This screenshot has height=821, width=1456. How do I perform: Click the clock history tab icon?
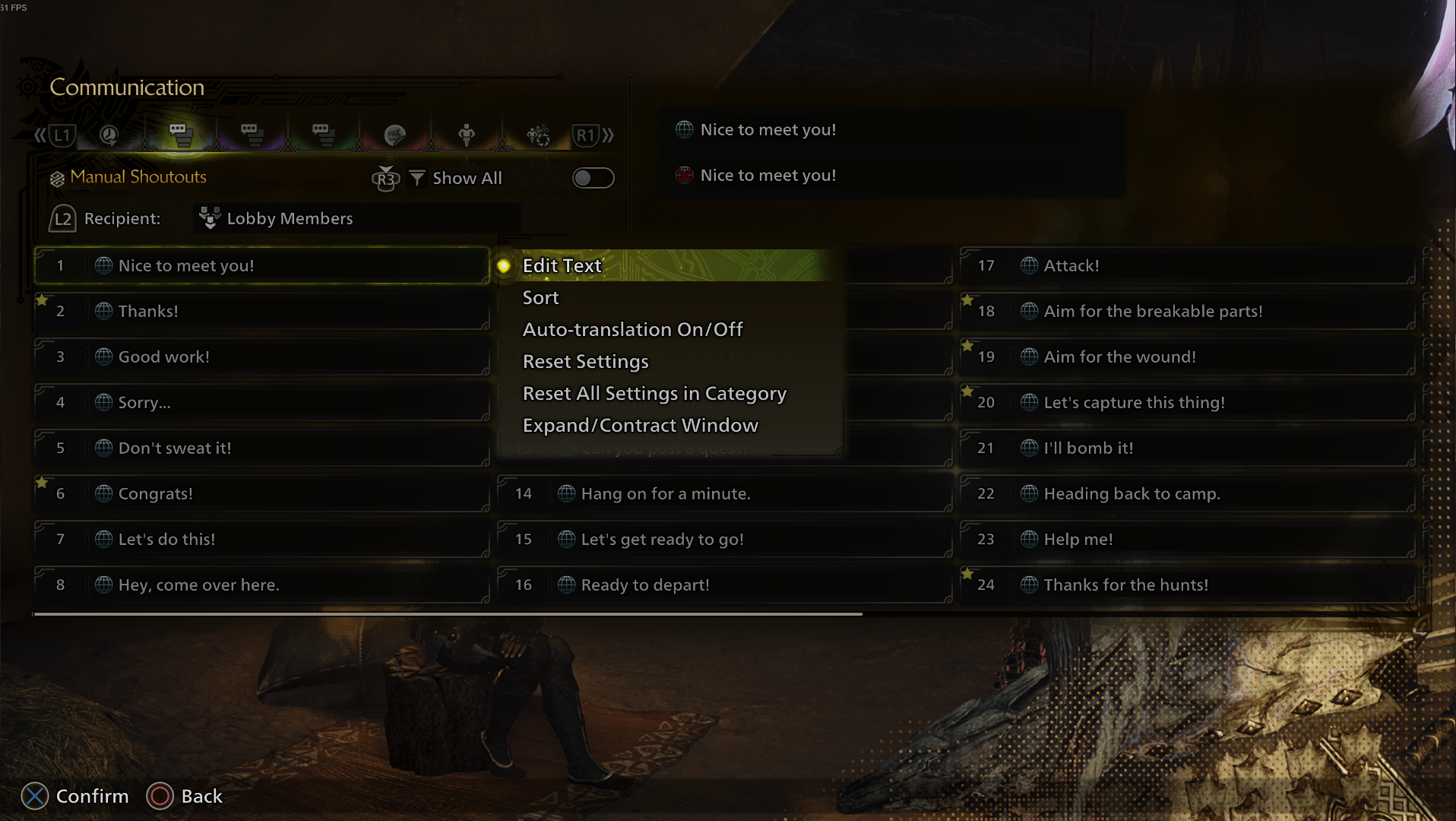109,135
